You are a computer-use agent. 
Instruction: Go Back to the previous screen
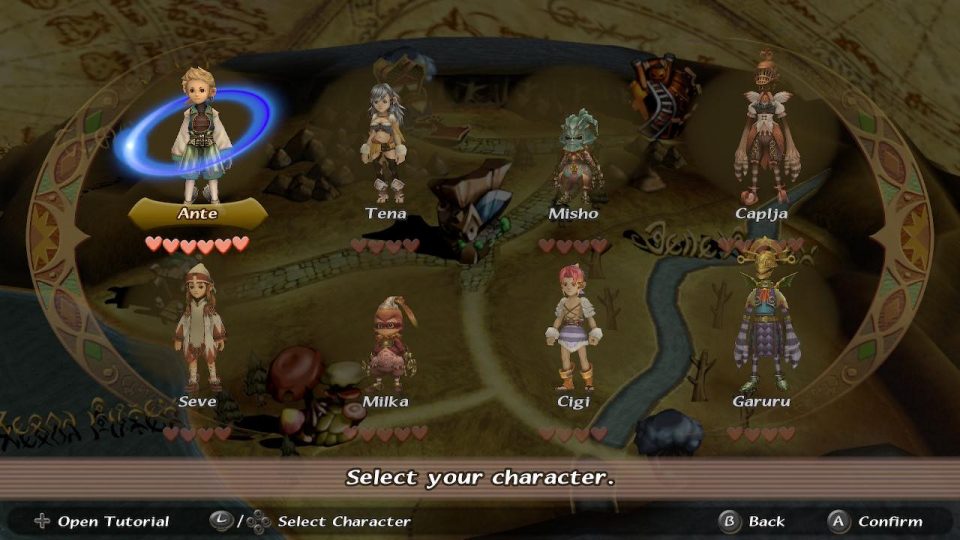[x=753, y=521]
